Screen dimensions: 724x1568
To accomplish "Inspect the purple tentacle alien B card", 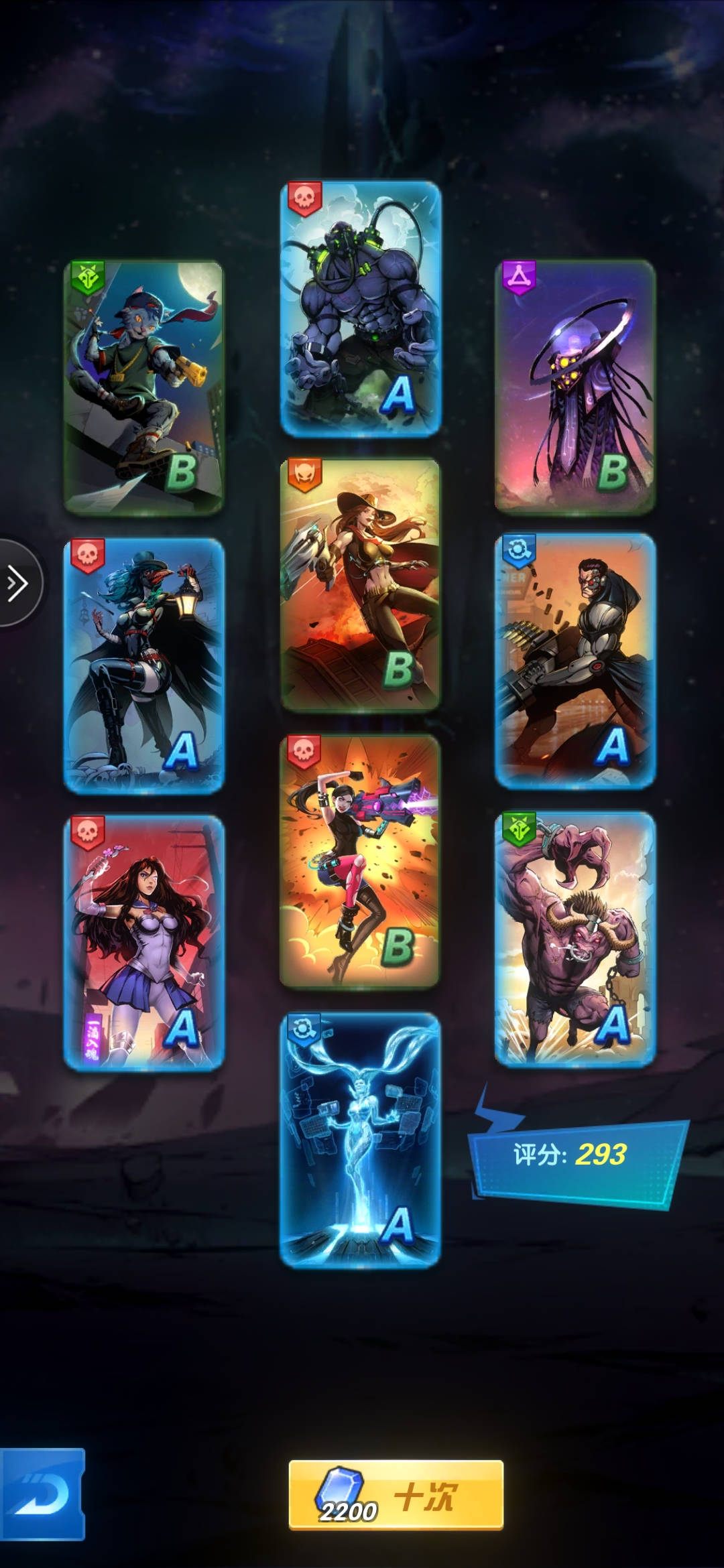I will (575, 386).
